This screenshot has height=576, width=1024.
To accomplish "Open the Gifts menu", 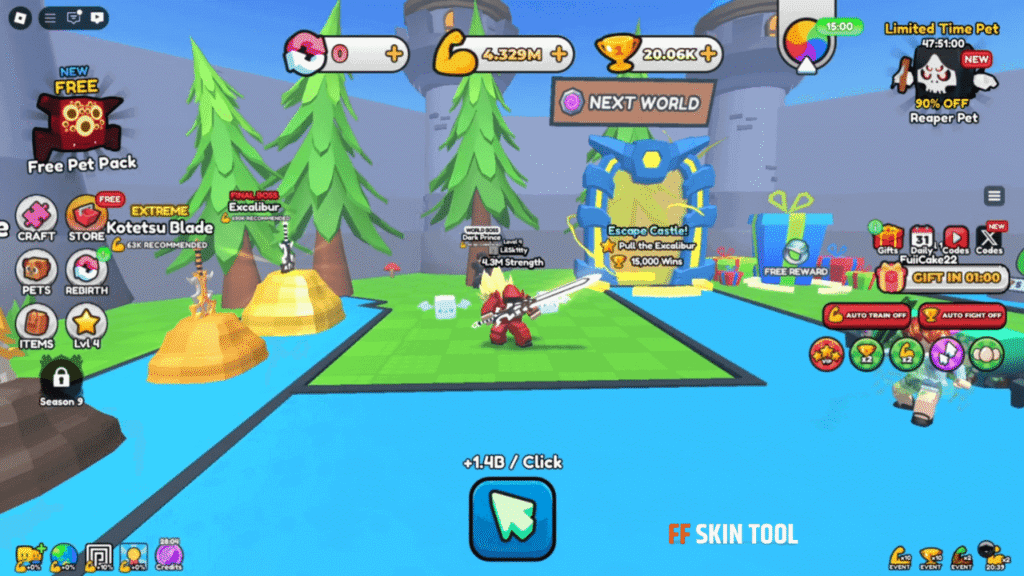I will tap(887, 238).
